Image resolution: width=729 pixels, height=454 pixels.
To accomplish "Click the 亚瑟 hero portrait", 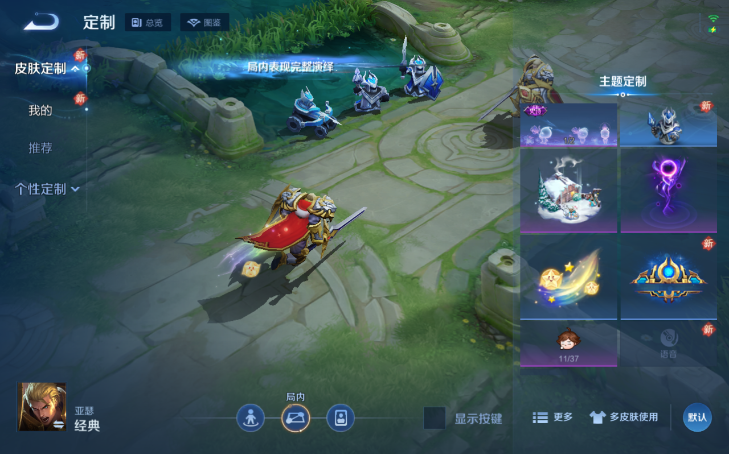I will 43,407.
